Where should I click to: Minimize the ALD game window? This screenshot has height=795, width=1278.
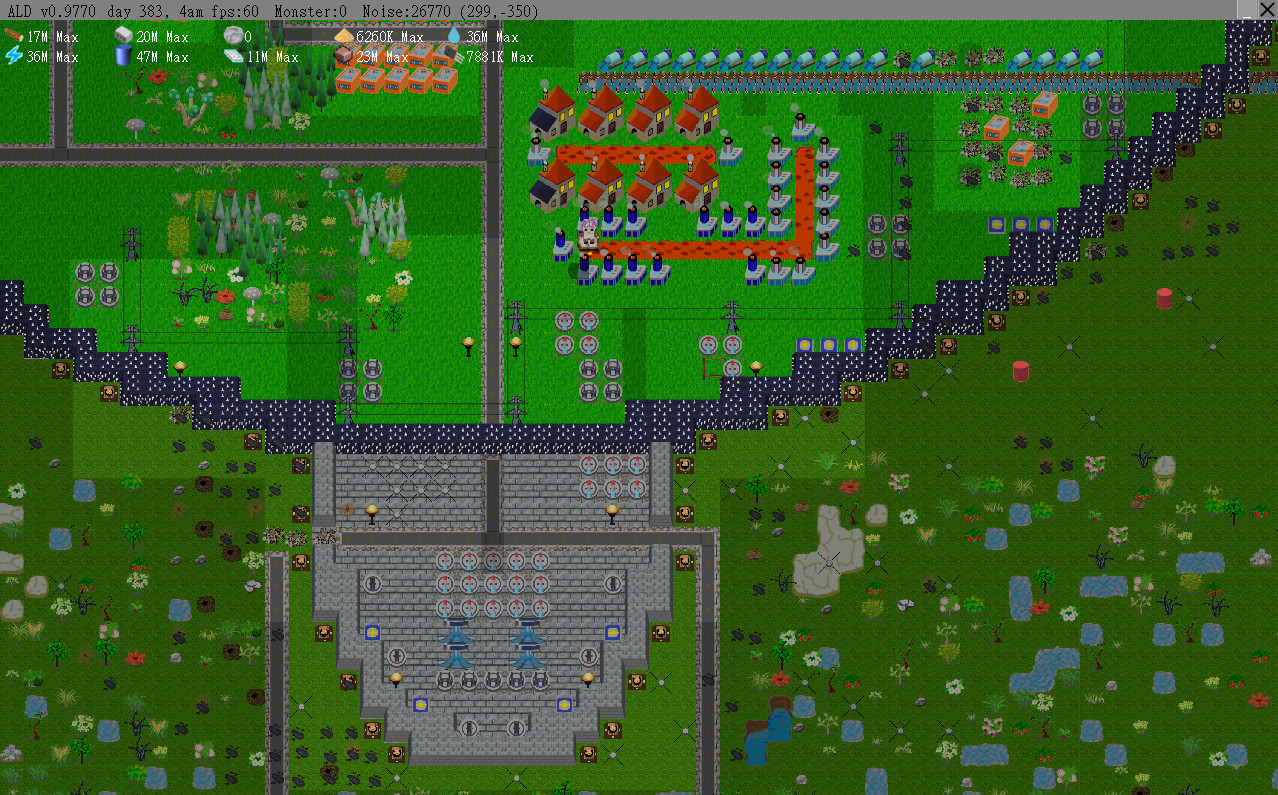click(x=1247, y=9)
